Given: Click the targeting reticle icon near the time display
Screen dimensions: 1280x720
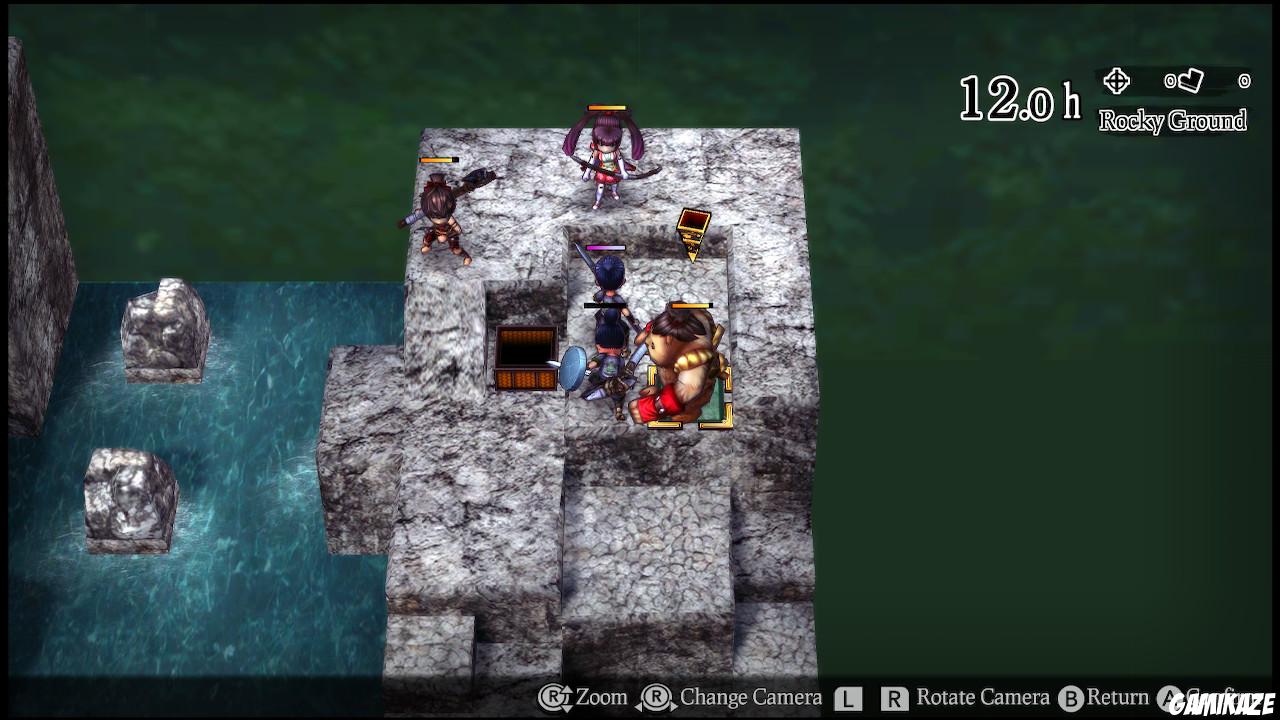Looking at the screenshot, I should (1115, 79).
